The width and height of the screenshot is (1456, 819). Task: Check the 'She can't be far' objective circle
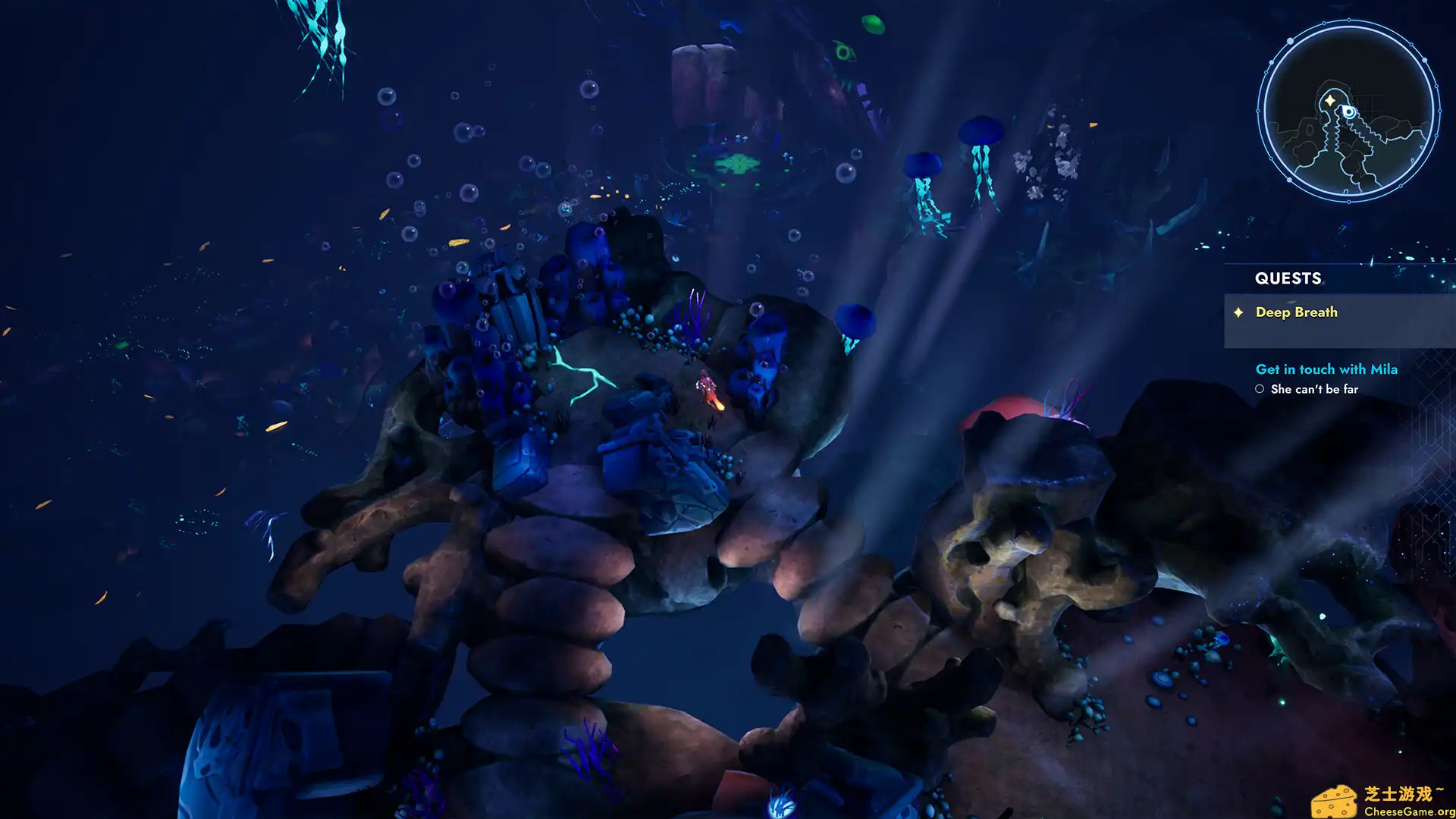point(1262,388)
